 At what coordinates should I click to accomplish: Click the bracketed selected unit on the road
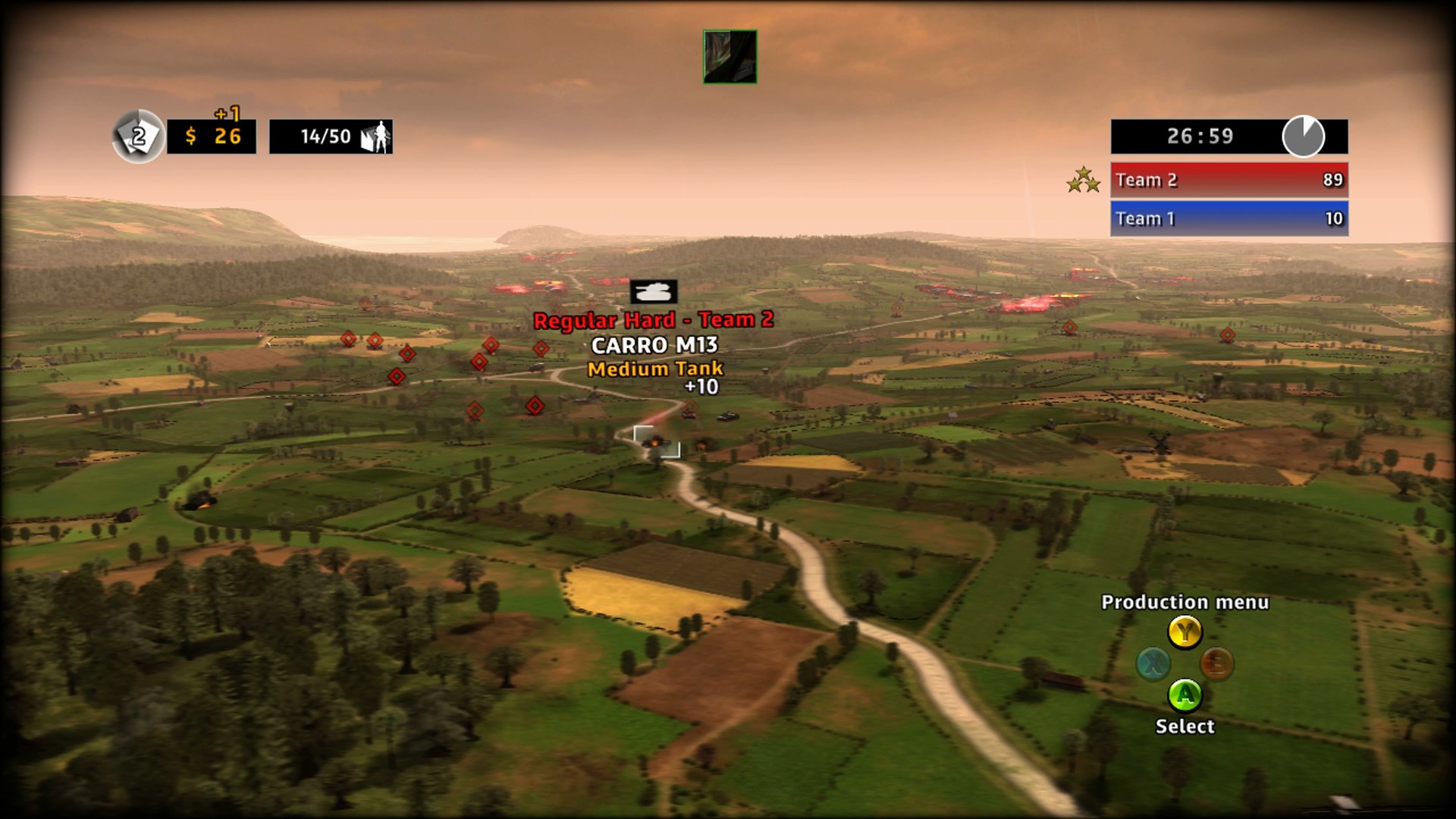[655, 441]
